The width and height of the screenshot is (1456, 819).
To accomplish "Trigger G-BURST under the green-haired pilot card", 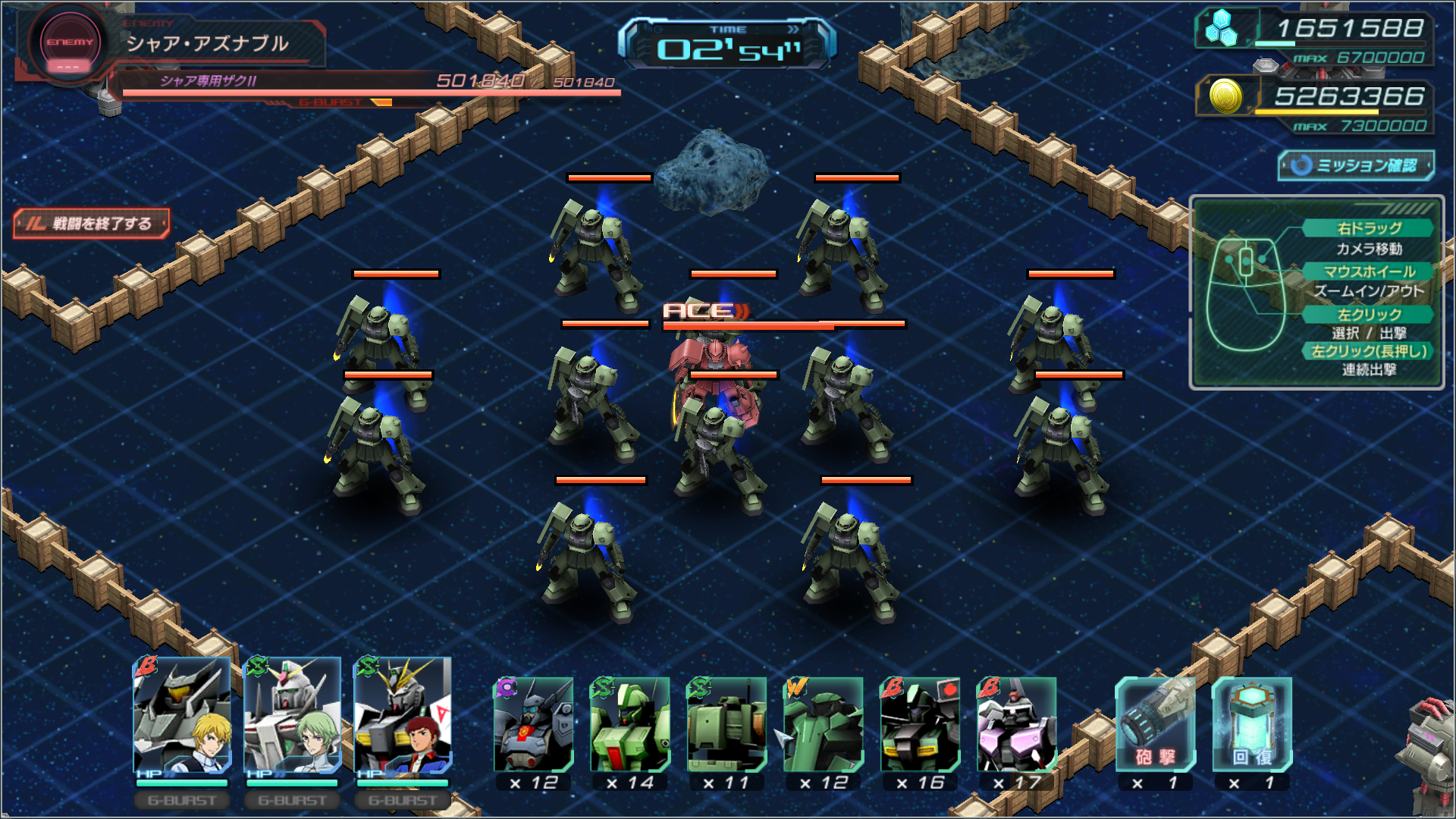I will click(x=293, y=800).
